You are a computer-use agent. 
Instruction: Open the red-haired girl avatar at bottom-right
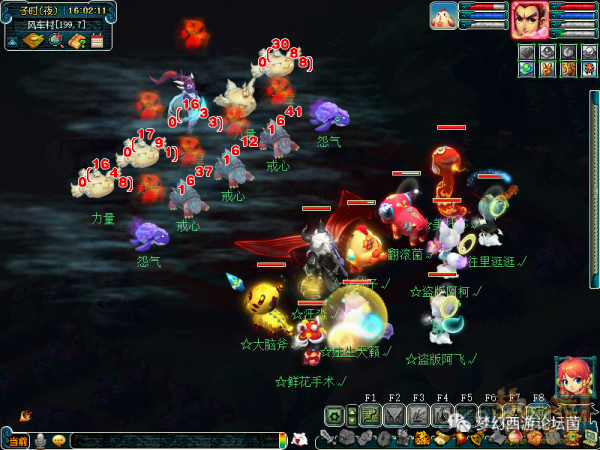573,379
